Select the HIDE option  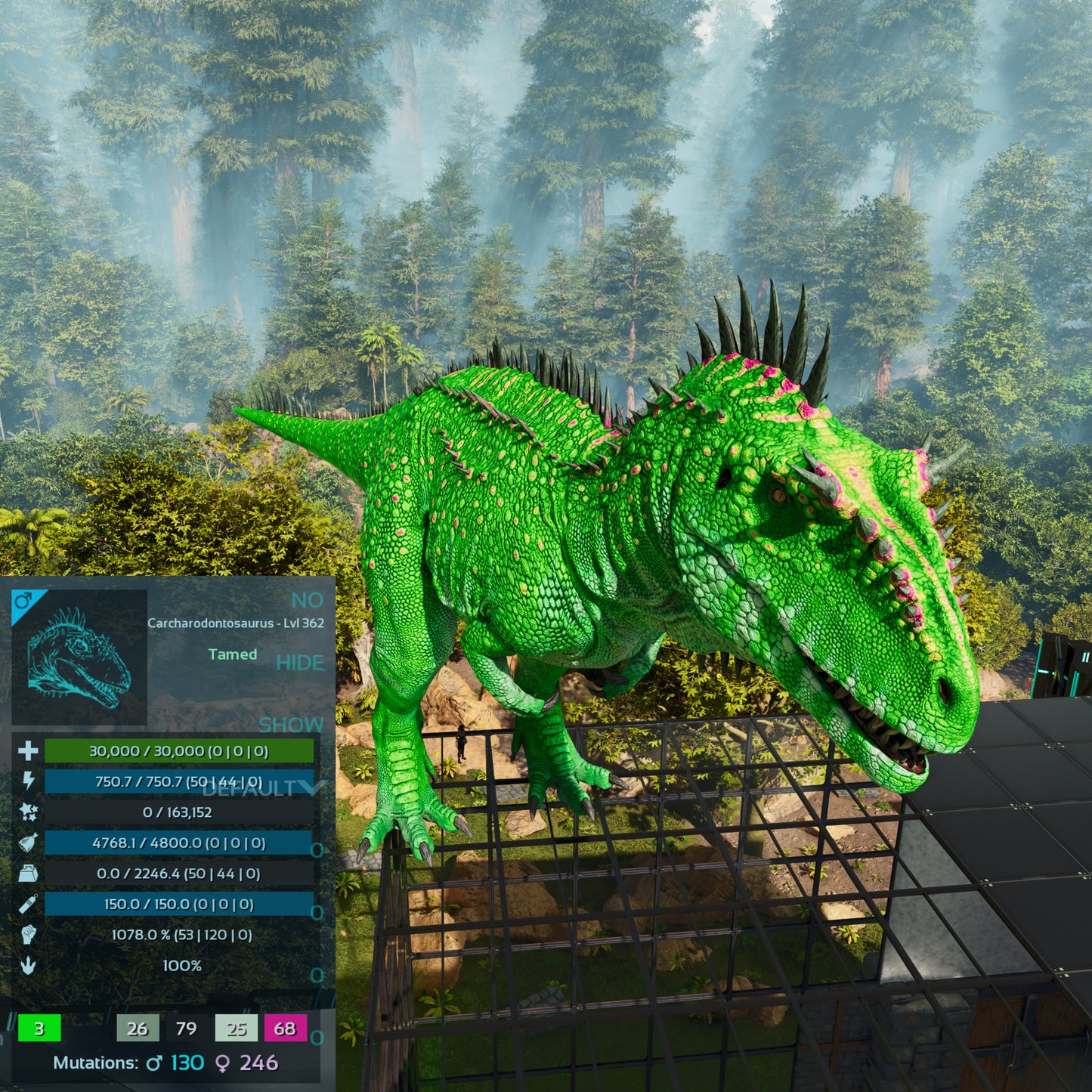[x=299, y=663]
